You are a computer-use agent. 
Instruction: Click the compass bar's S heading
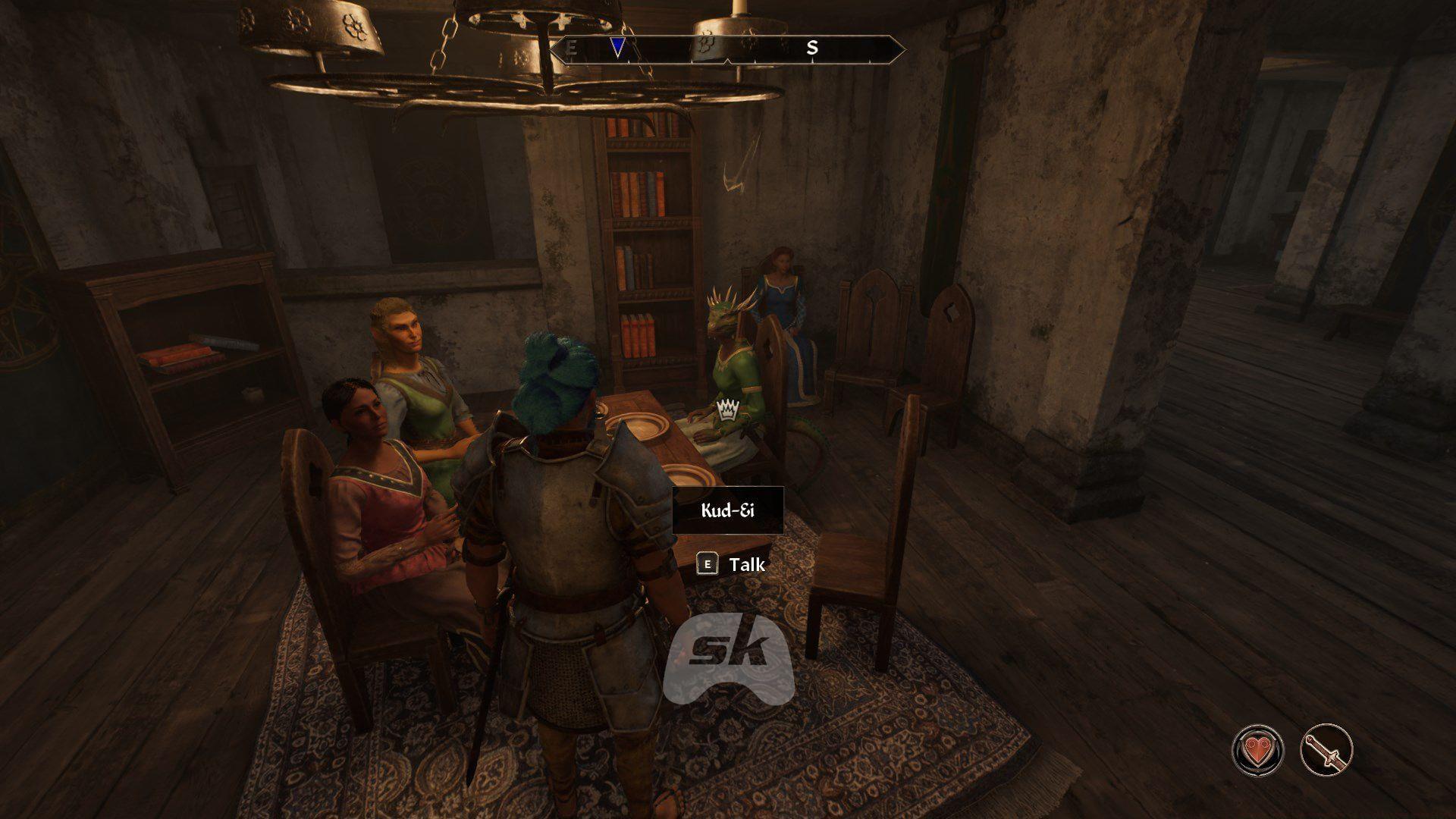click(x=812, y=48)
